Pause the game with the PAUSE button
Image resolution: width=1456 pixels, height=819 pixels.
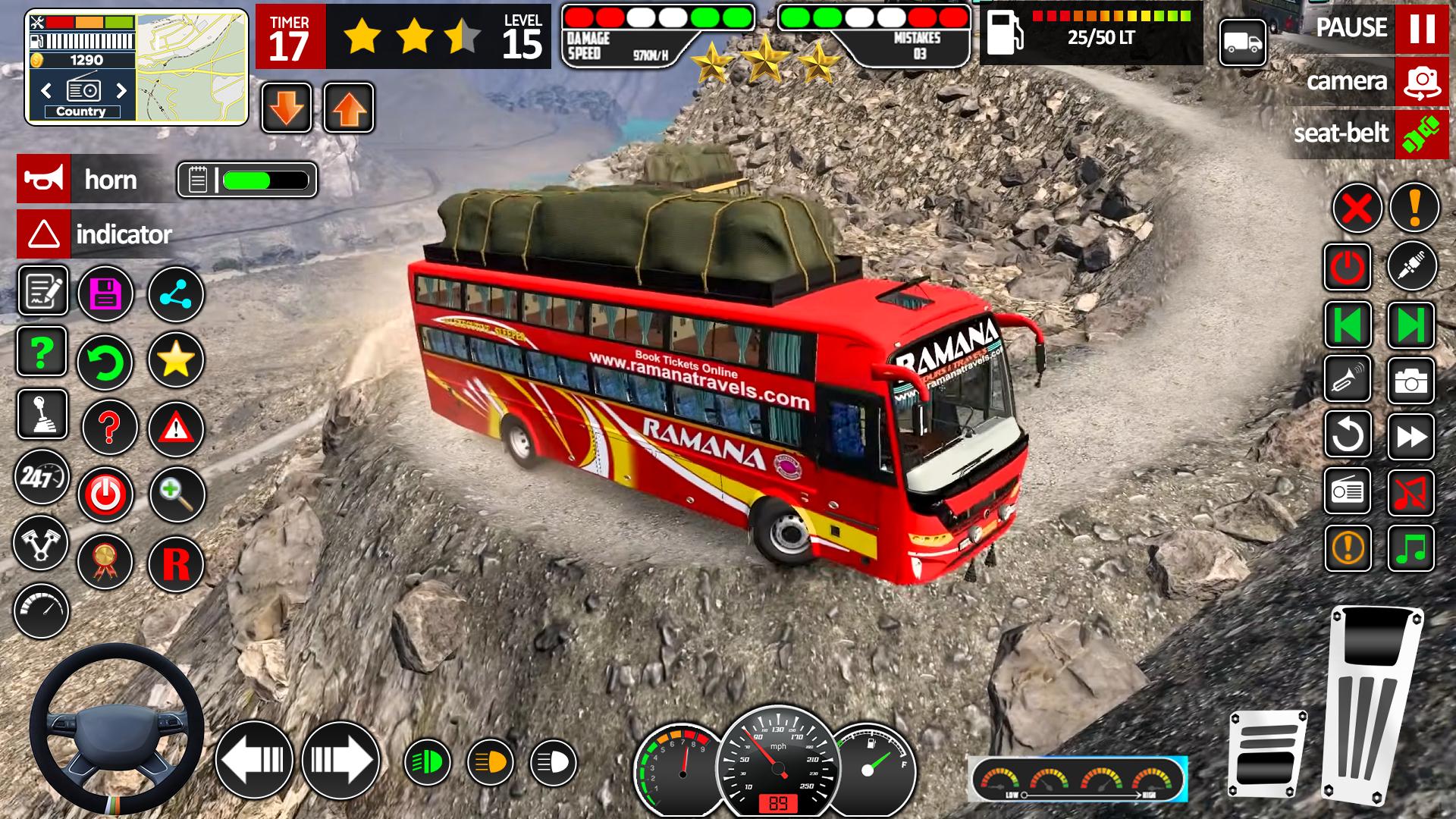(1421, 28)
